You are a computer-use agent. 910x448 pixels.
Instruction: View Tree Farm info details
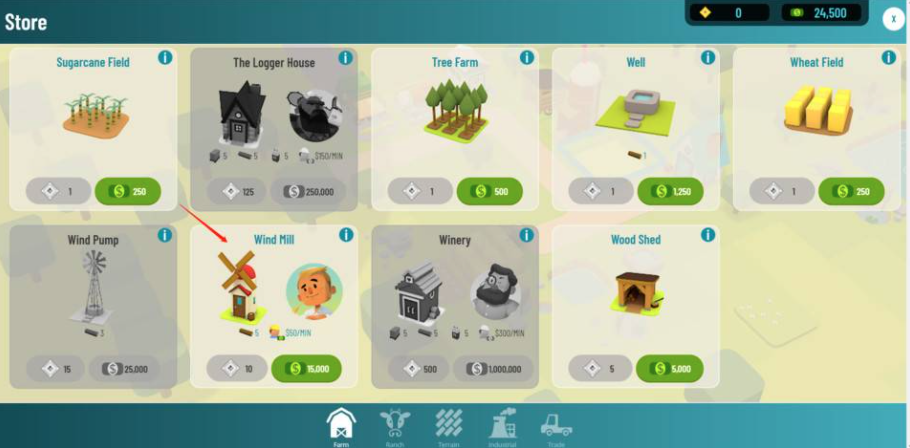tap(527, 58)
